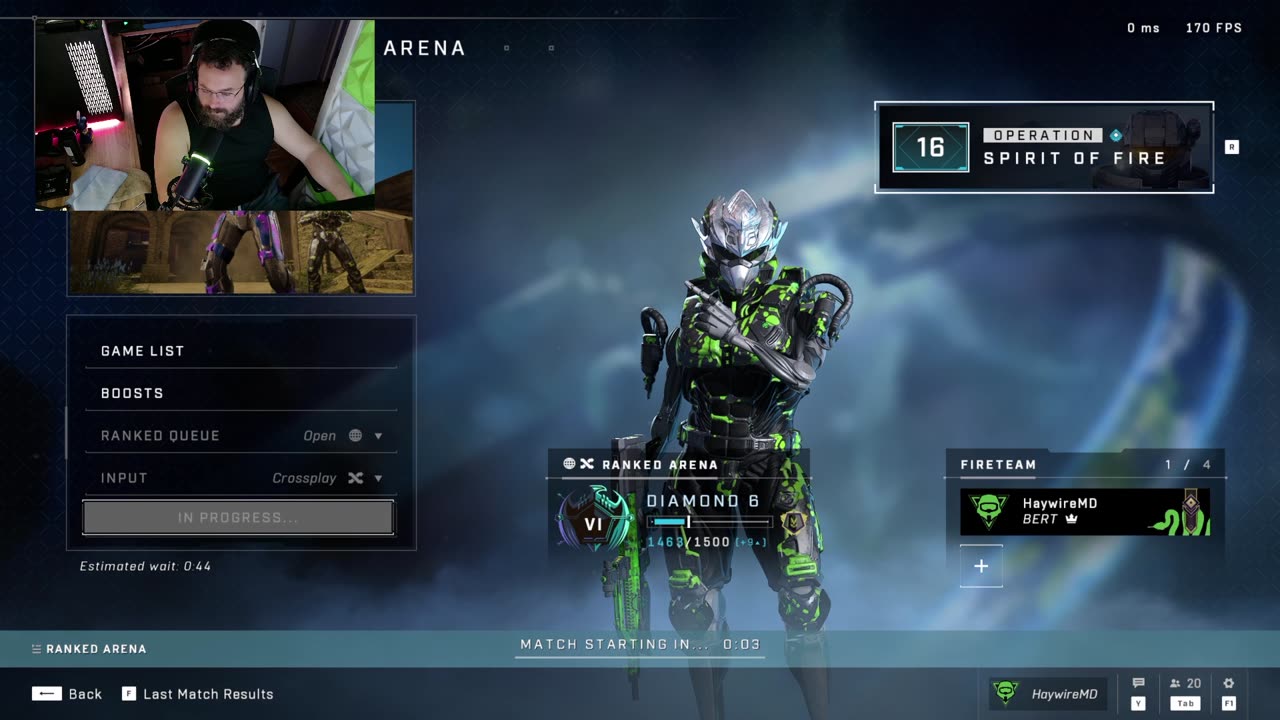Go back to the previous screen
This screenshot has height=720, width=1280.
point(67,694)
